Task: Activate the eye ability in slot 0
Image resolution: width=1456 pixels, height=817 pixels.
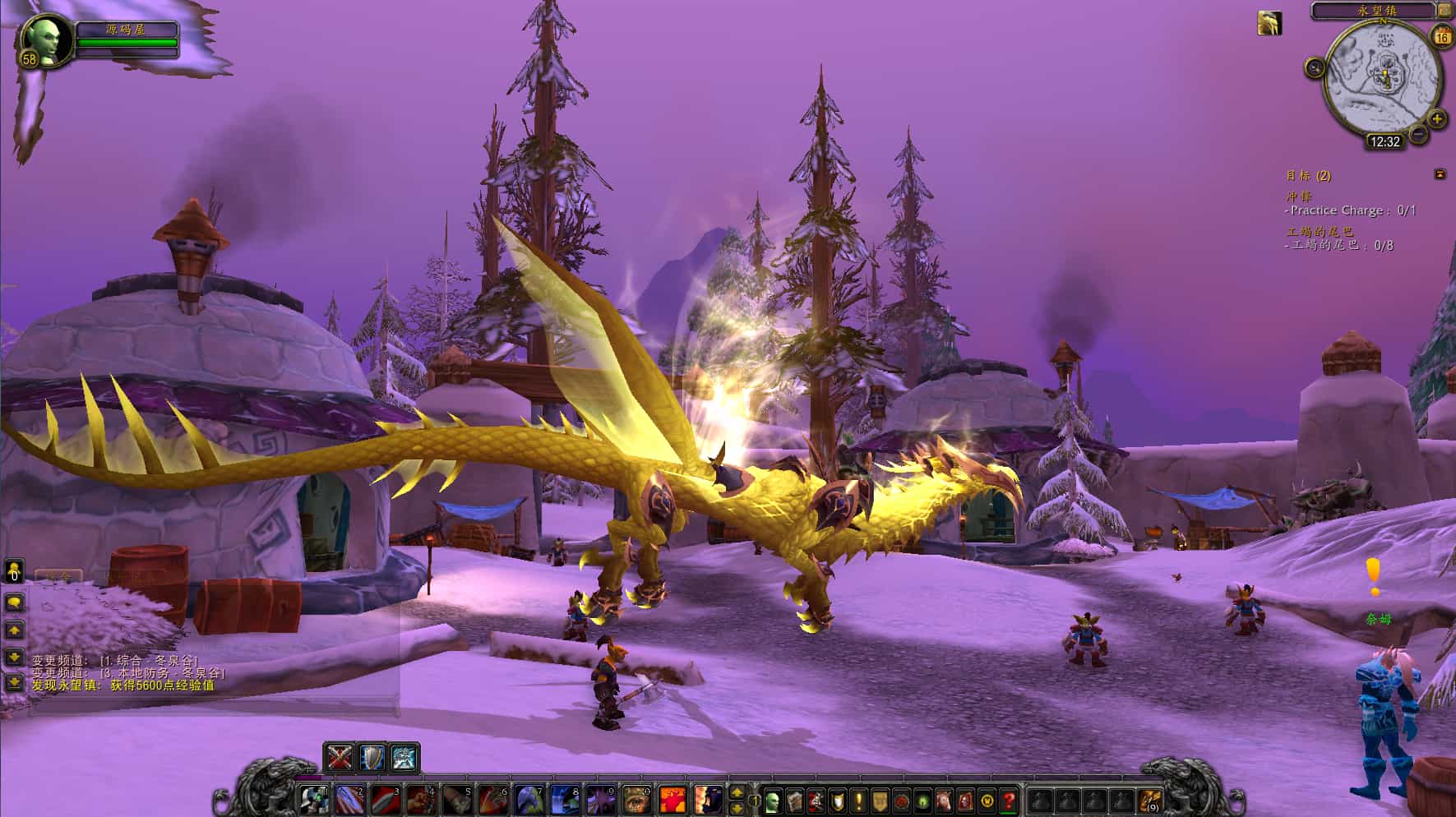Action: (x=636, y=800)
